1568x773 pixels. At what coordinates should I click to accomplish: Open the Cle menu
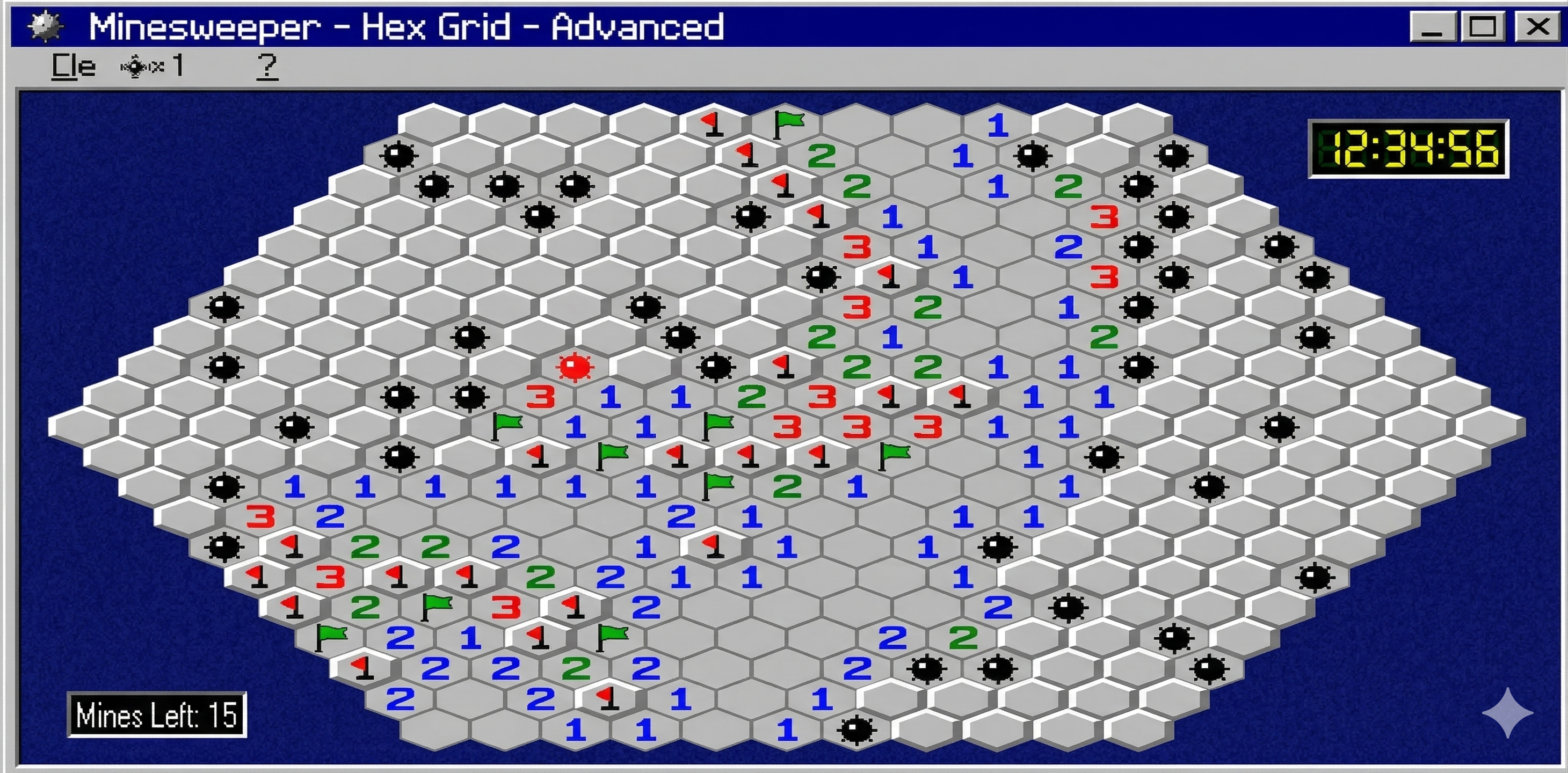coord(73,65)
